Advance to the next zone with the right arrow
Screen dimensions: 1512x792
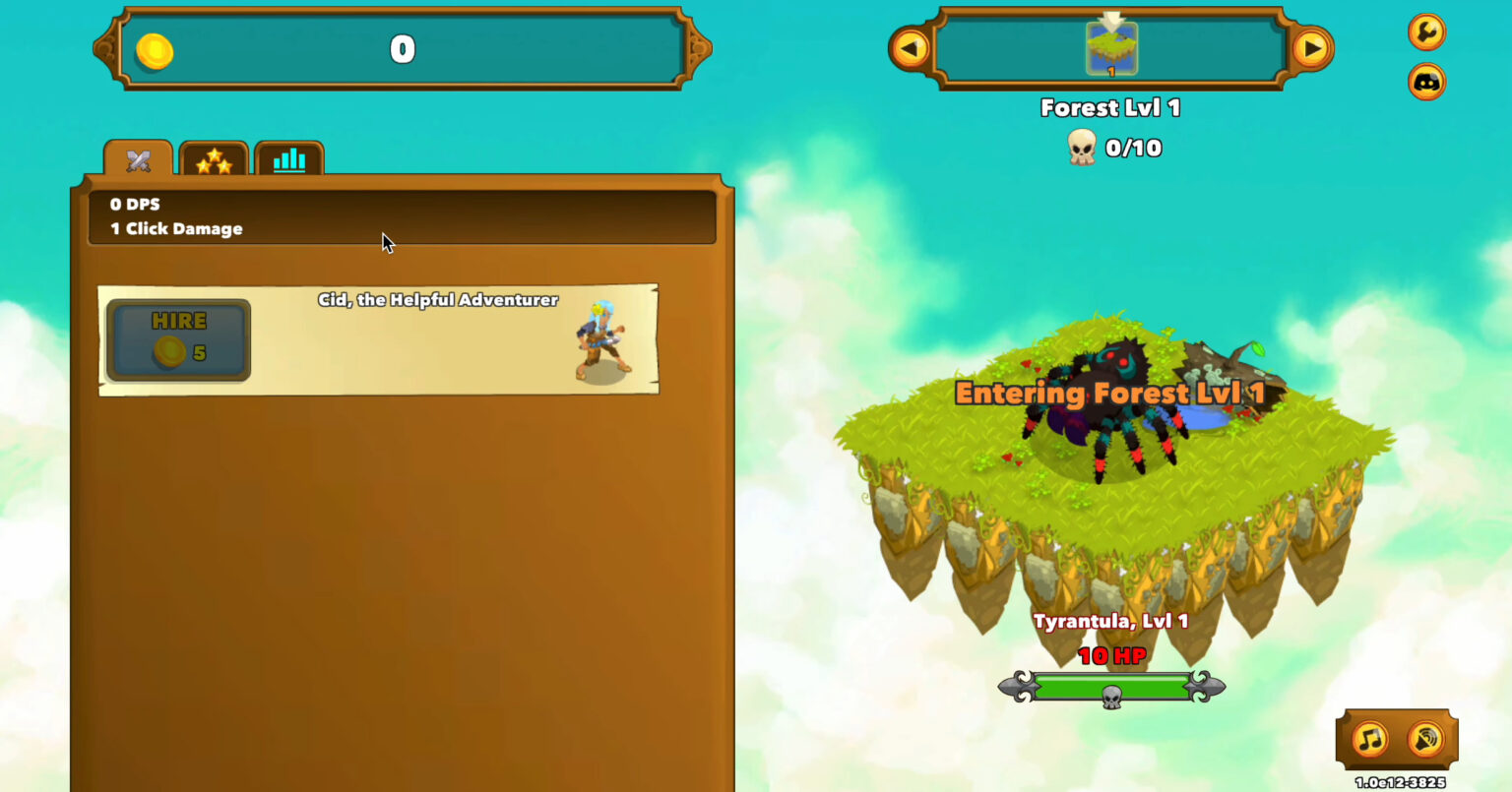(1311, 48)
